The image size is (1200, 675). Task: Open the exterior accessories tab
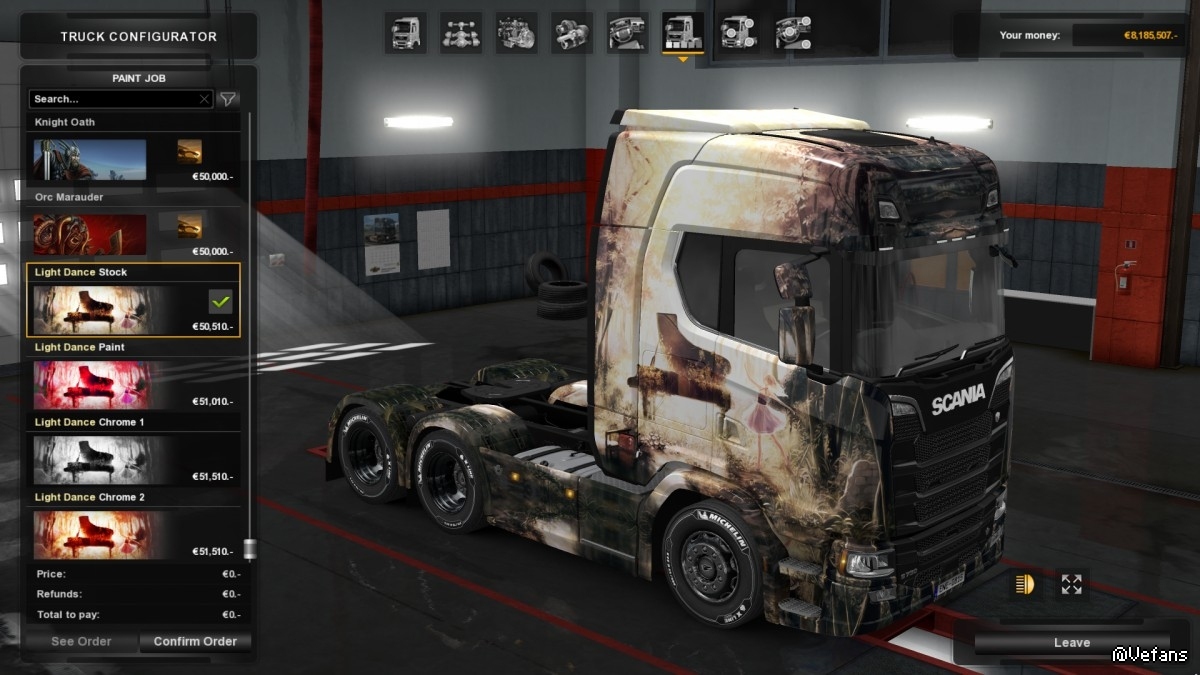coord(738,33)
